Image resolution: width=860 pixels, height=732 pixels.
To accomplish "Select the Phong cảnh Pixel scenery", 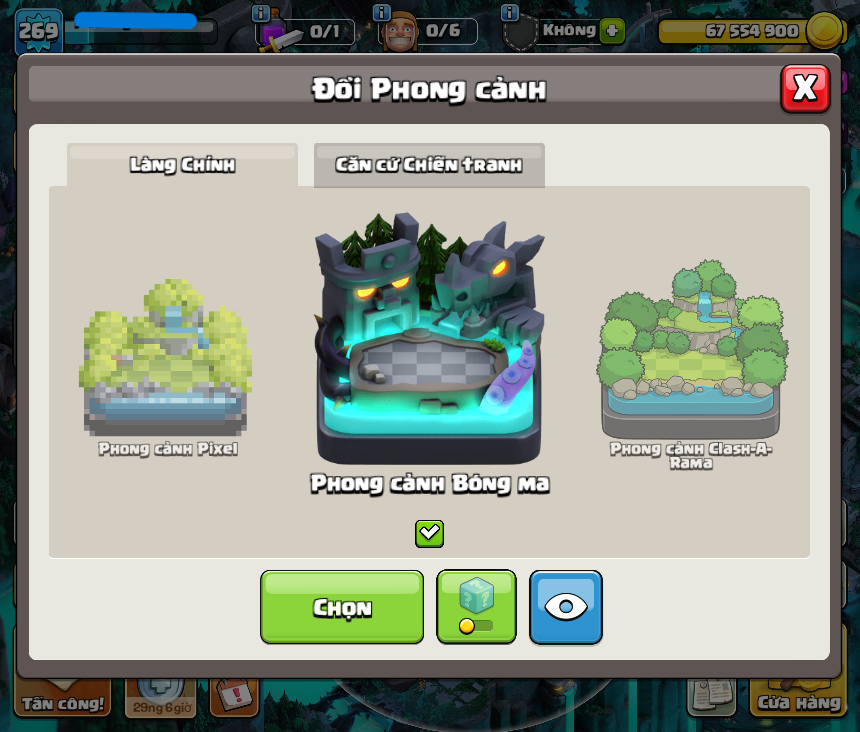I will pos(167,361).
